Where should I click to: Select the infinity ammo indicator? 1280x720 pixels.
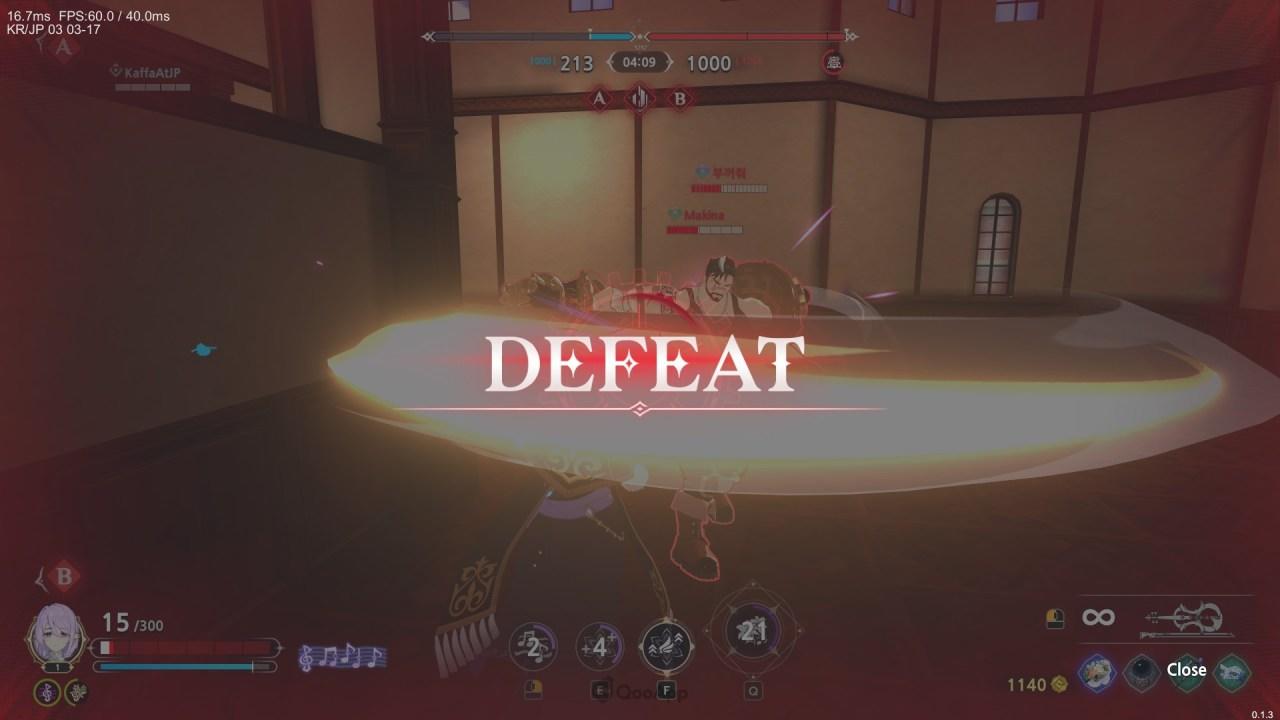[1099, 617]
